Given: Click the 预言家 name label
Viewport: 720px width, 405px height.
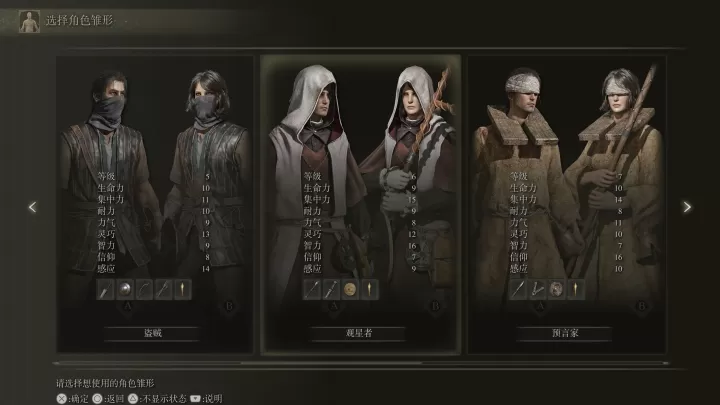Looking at the screenshot, I should click(x=565, y=334).
